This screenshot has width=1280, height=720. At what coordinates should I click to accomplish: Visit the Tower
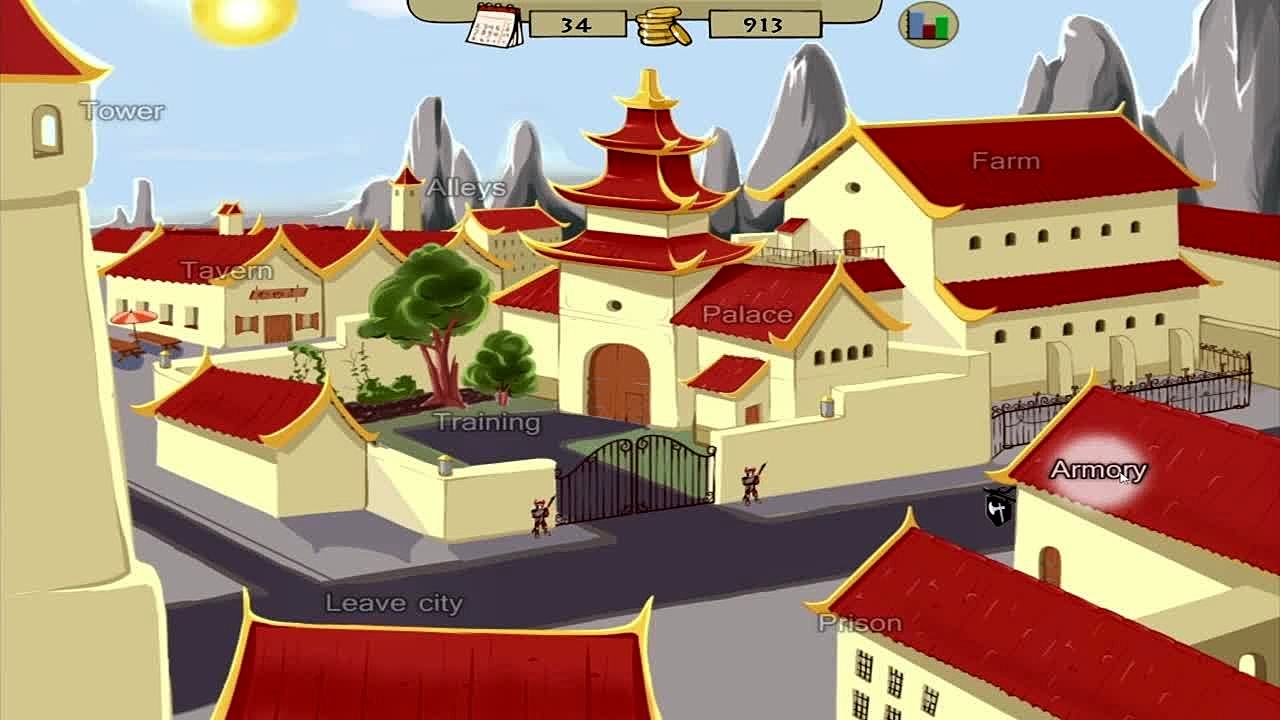(122, 111)
